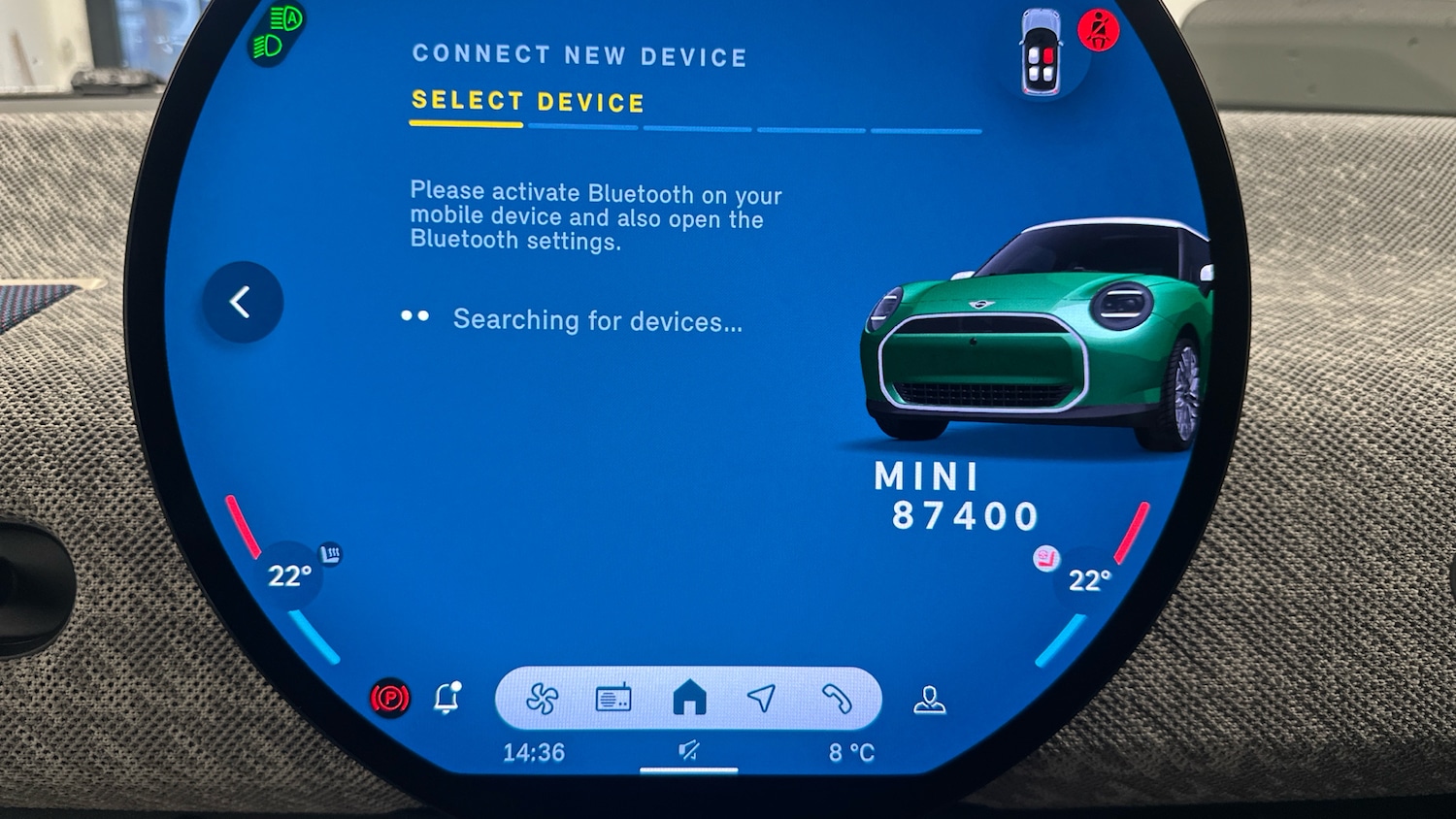1456x819 pixels.
Task: Tap Searching for devices text
Action: tap(595, 320)
